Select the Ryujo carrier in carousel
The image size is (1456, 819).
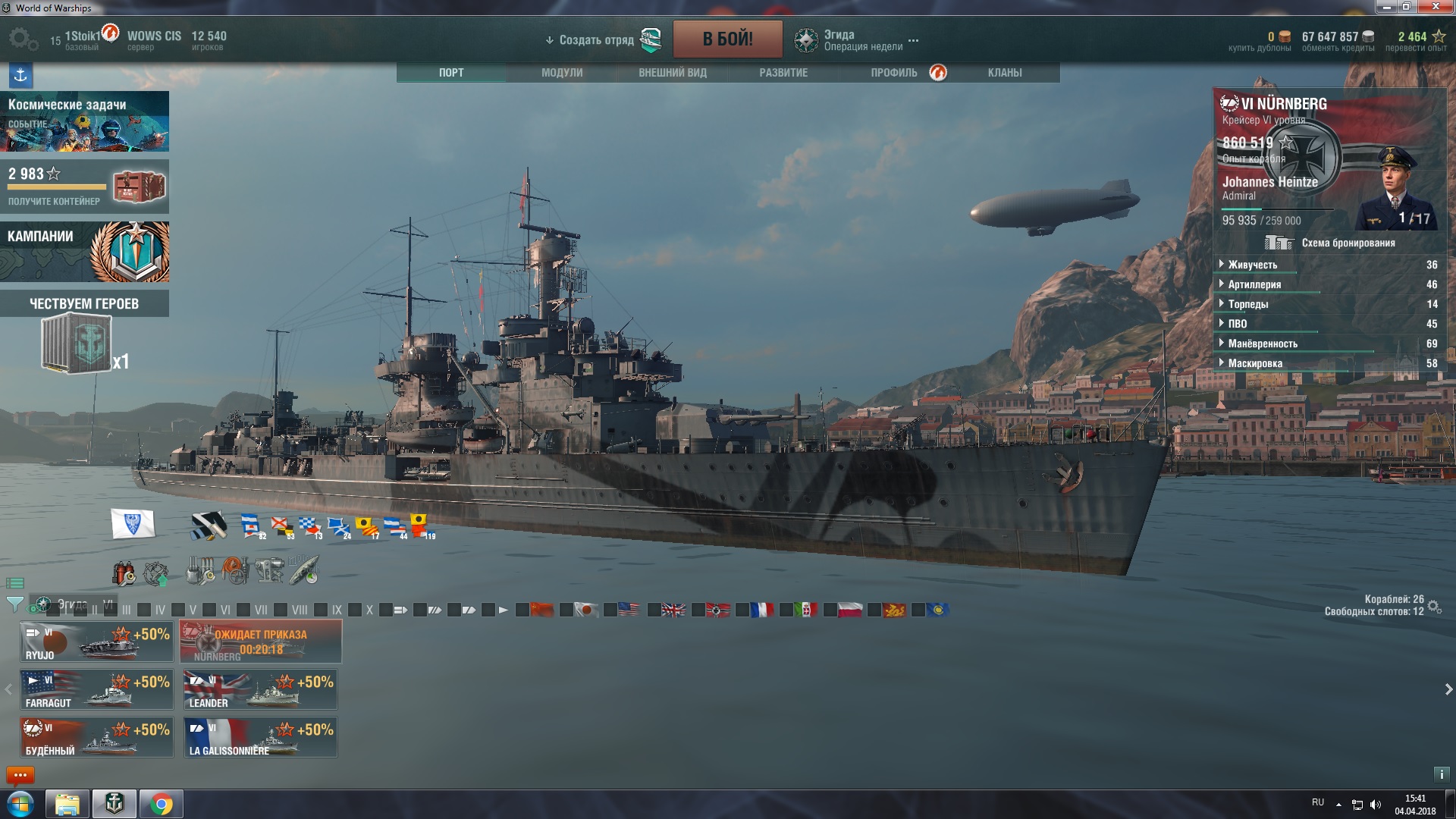click(96, 642)
